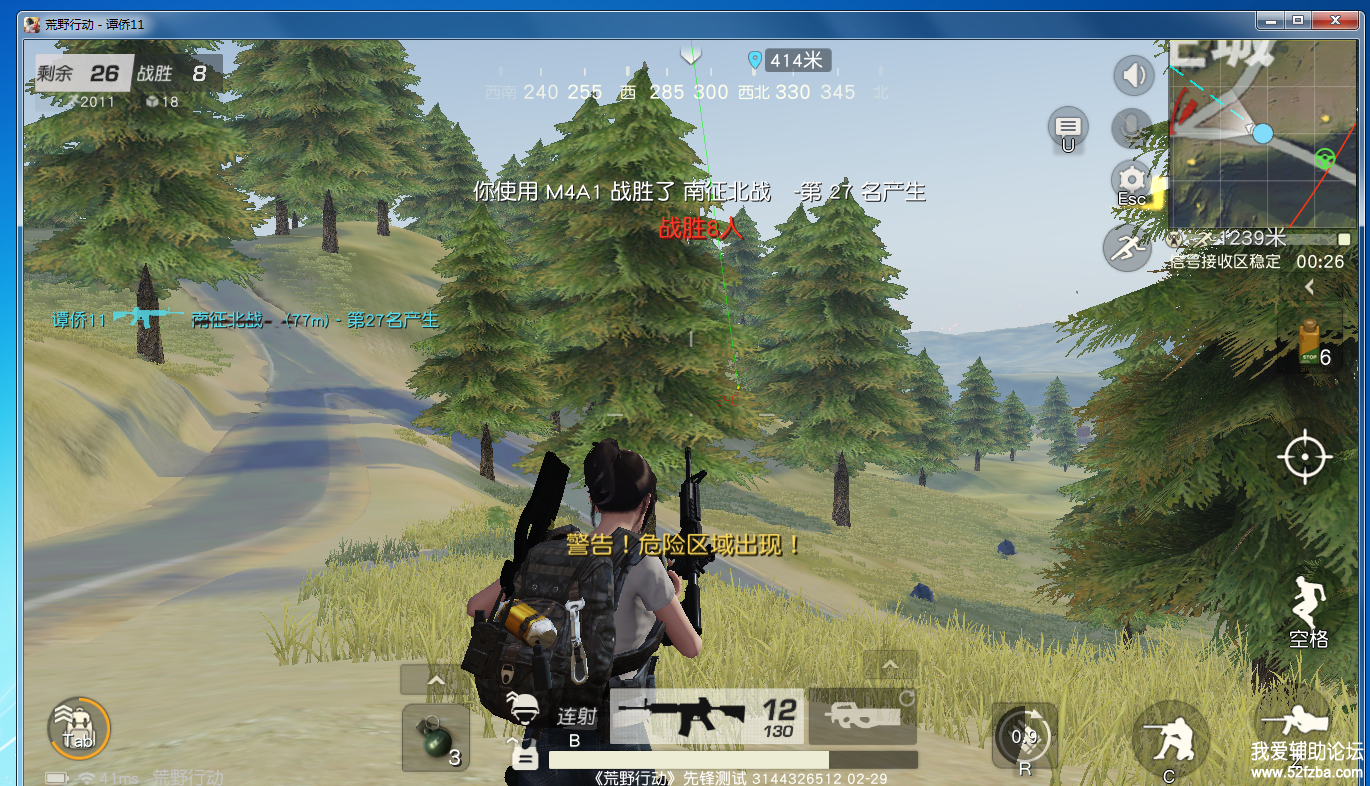Expand the healing items arrow
The height and width of the screenshot is (786, 1370).
point(1309,288)
